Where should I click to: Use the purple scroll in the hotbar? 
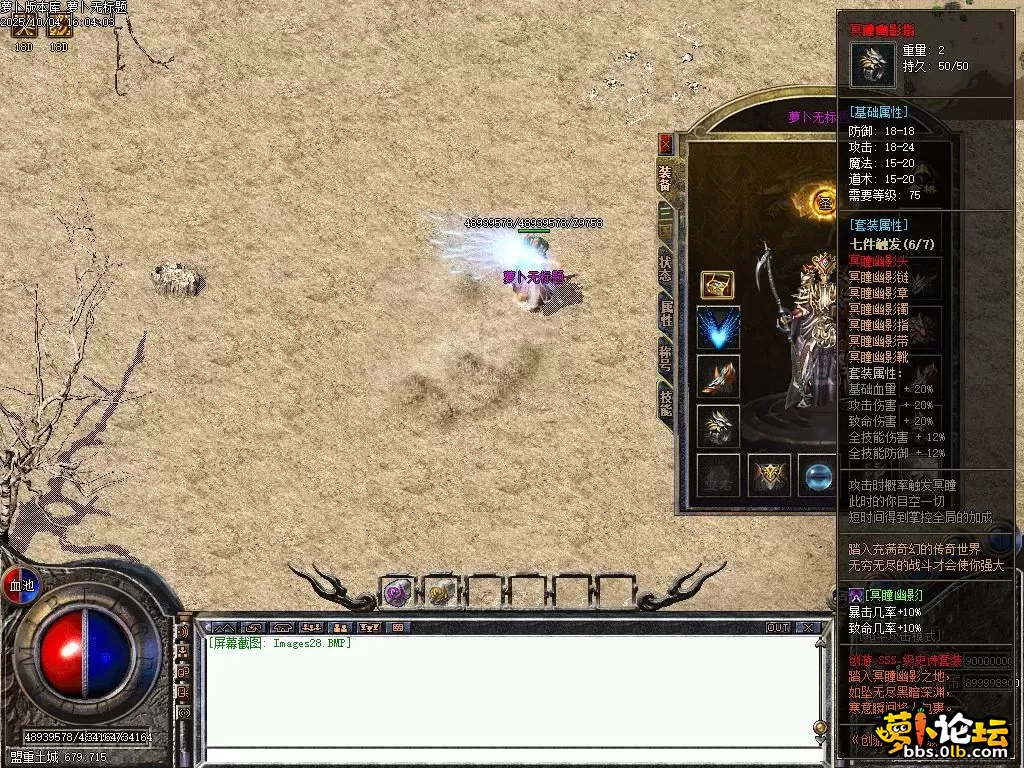tap(396, 593)
